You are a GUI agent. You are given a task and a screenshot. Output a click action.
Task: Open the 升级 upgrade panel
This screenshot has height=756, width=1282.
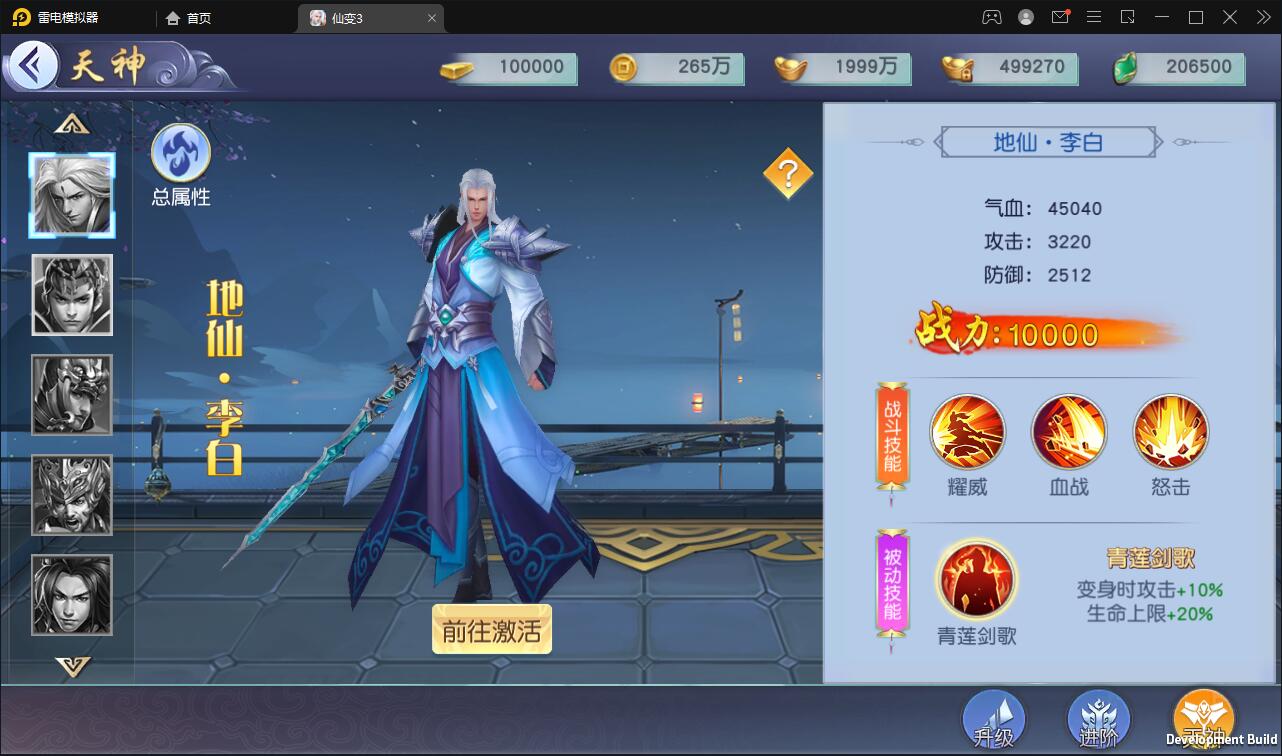pyautogui.click(x=993, y=718)
